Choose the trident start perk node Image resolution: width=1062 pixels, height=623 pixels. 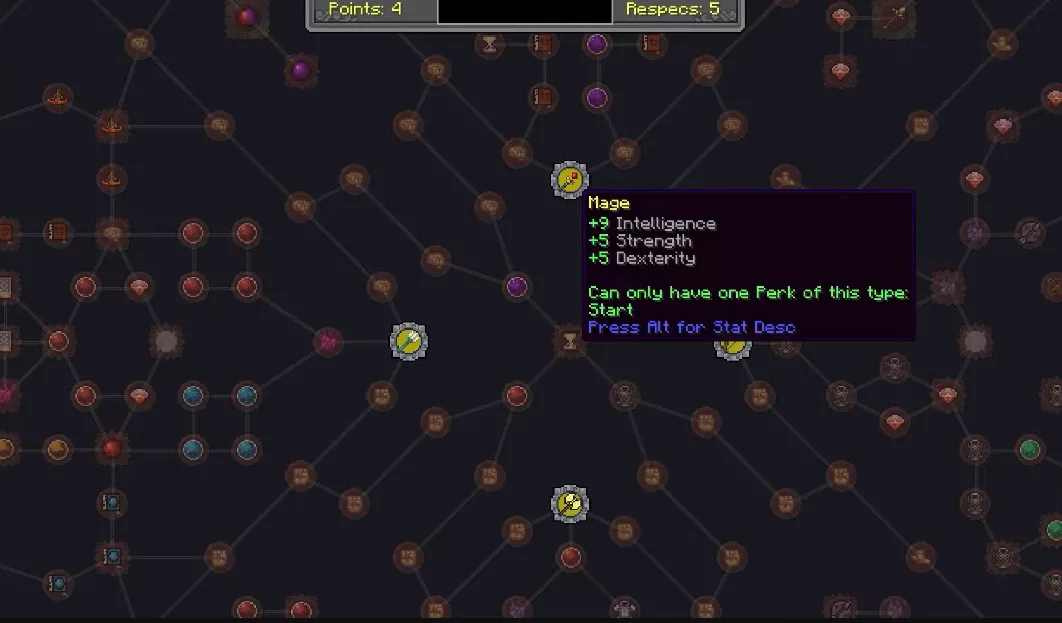coord(408,341)
